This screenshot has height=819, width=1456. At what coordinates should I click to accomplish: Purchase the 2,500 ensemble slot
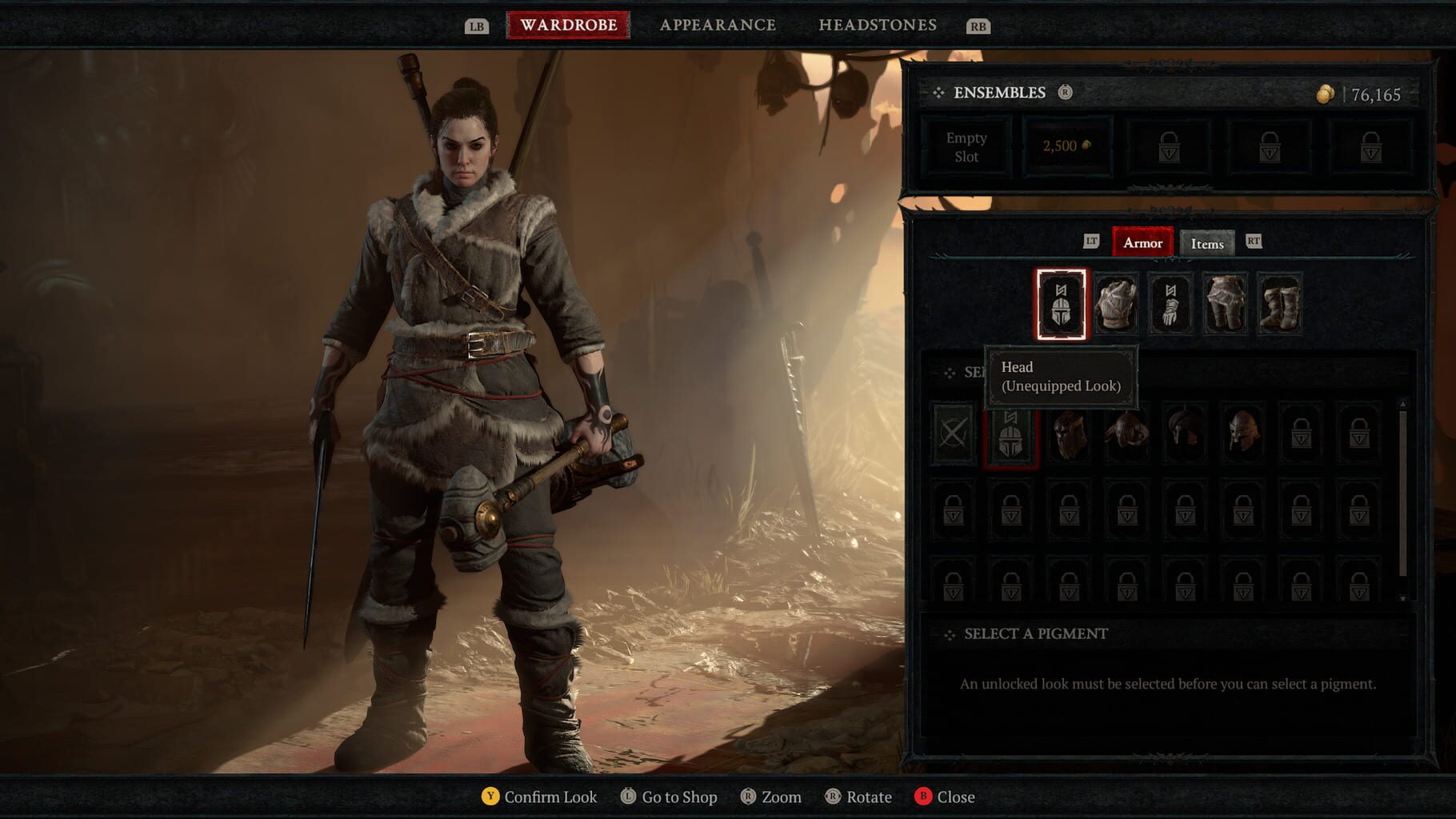coord(1067,146)
